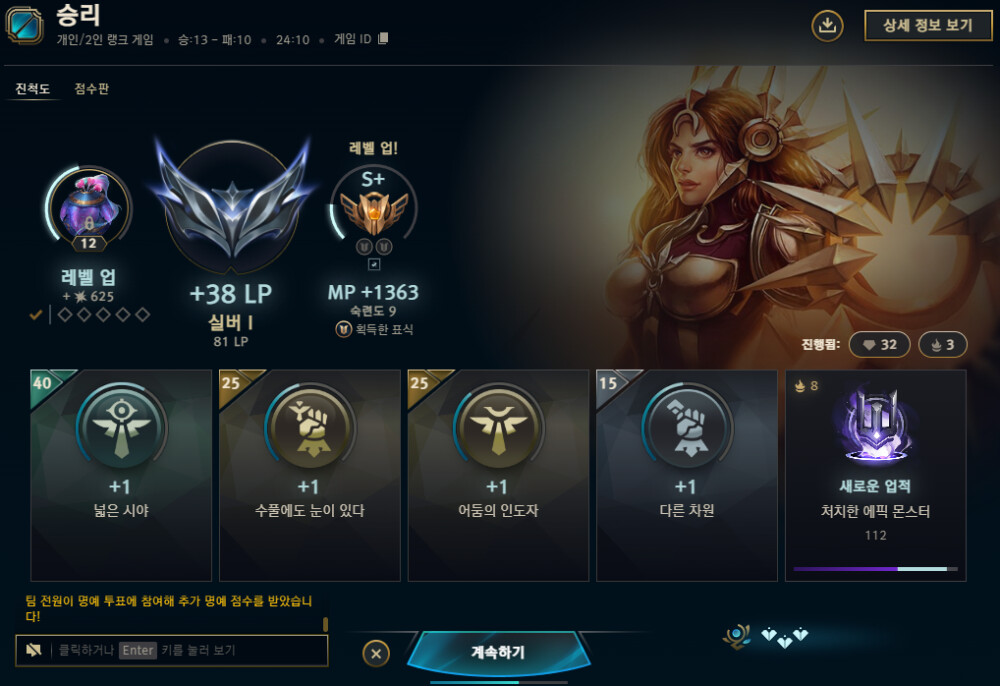Viewport: 1000px width, 686px height.
Task: Click the level 12 capsule icon
Action: coord(88,212)
